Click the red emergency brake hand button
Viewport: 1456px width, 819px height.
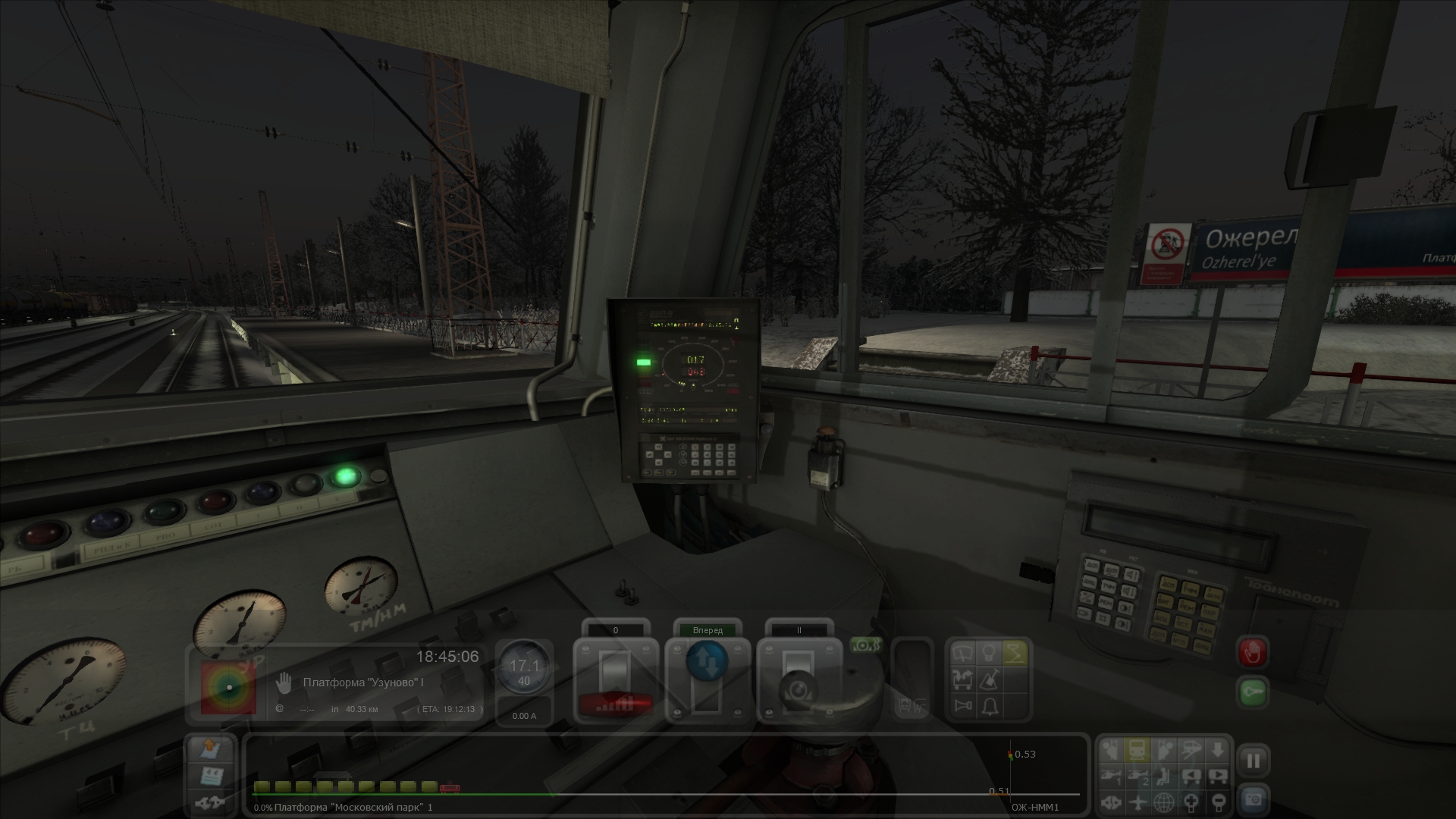tap(1252, 652)
